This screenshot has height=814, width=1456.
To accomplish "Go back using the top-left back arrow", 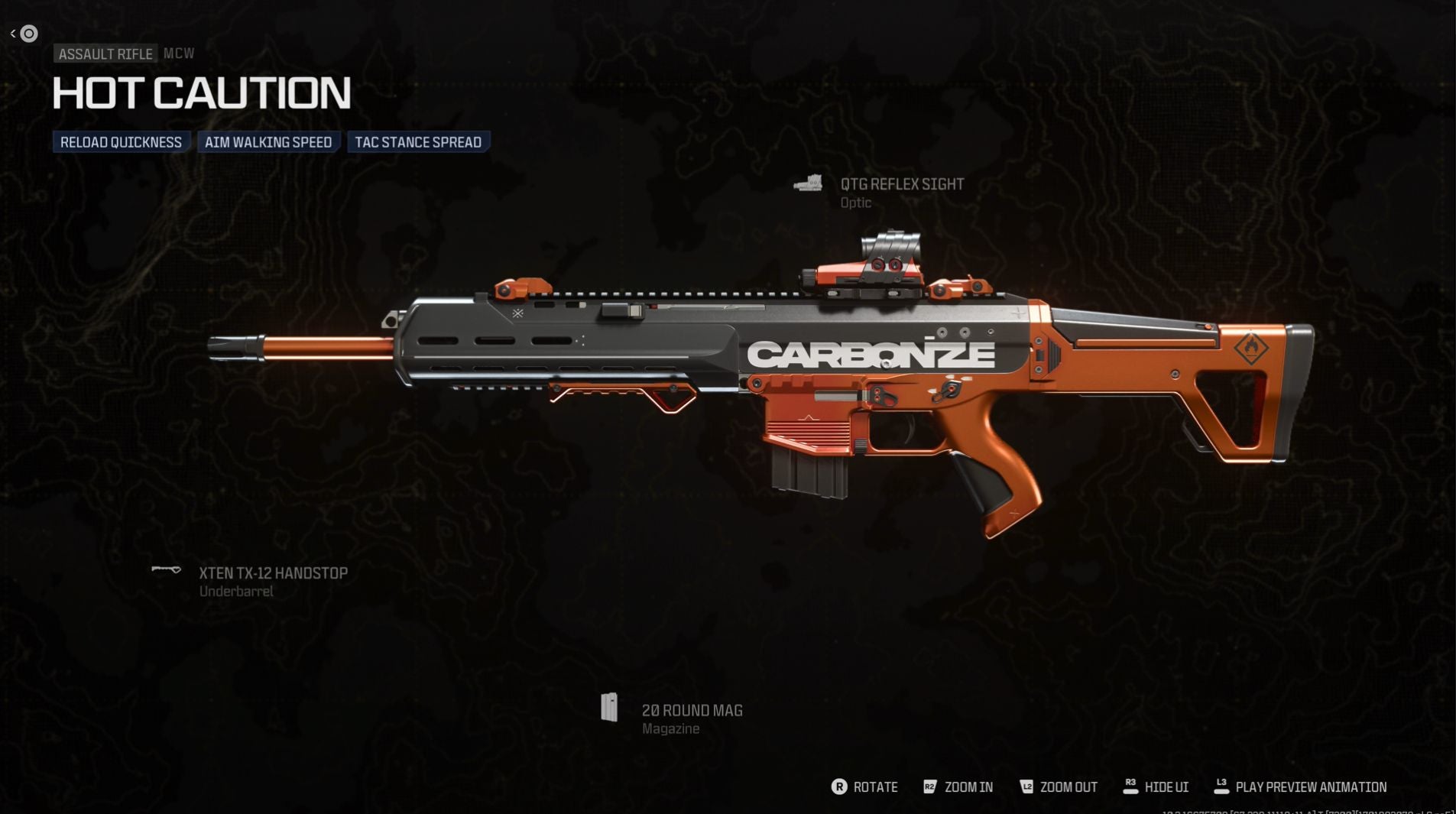I will (14, 34).
